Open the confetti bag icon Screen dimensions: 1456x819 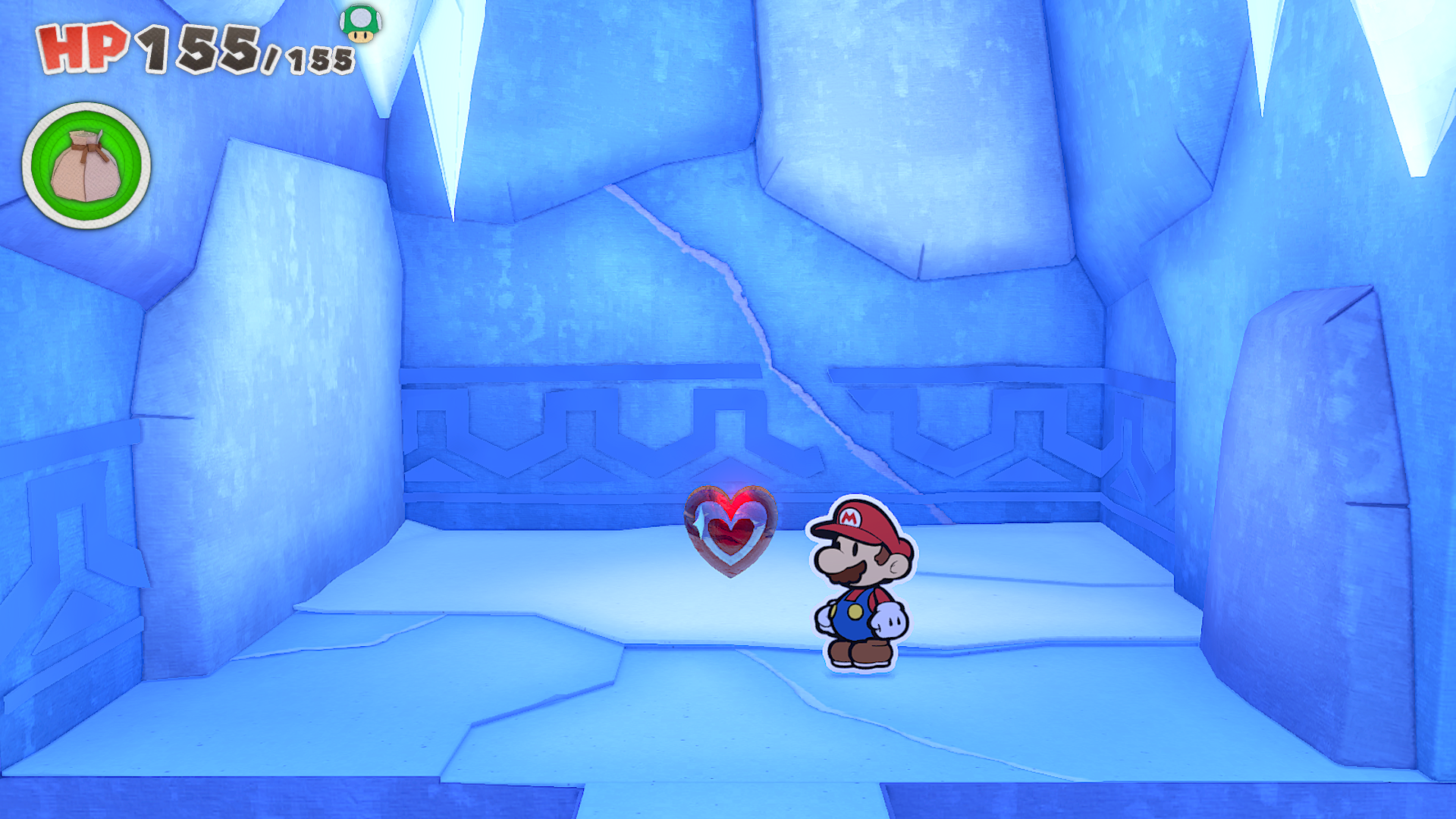[86, 165]
